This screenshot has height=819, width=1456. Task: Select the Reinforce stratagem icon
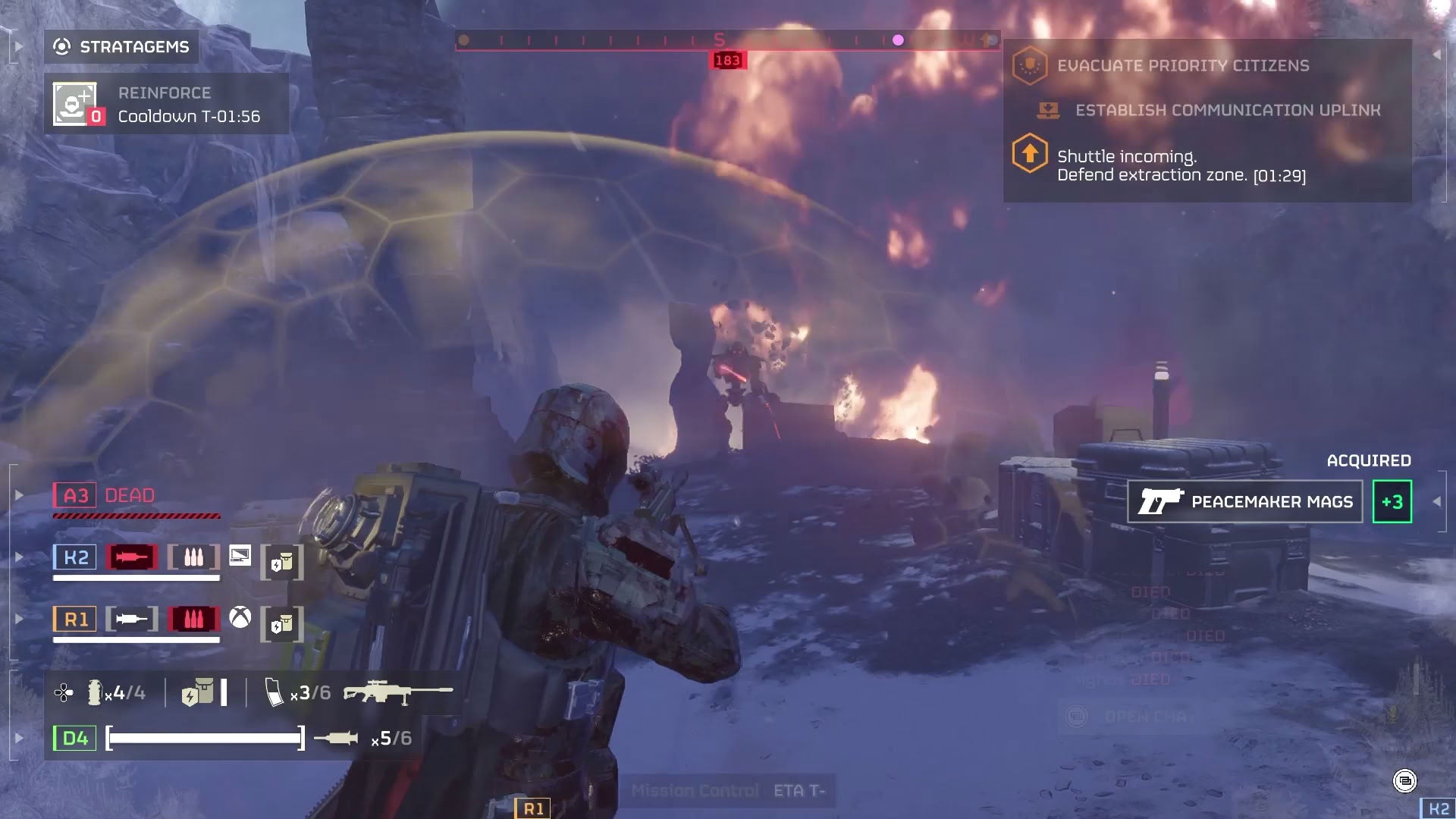click(x=75, y=104)
